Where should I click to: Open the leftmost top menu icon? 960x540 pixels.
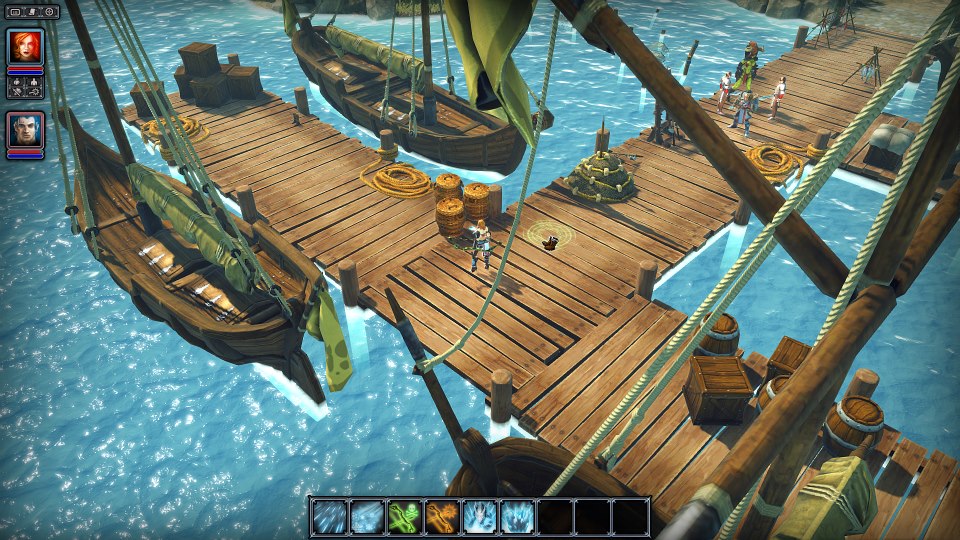pyautogui.click(x=15, y=12)
